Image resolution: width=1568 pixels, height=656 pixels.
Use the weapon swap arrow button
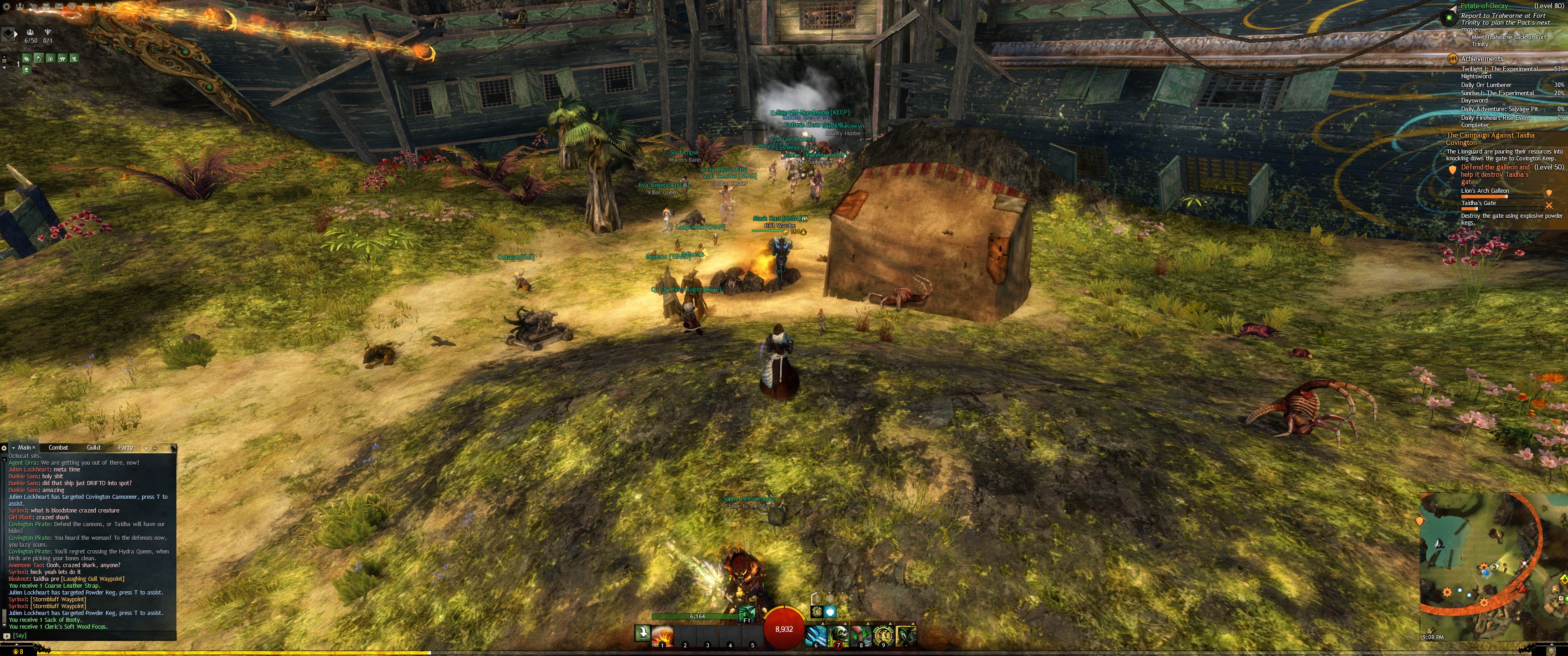pos(642,633)
